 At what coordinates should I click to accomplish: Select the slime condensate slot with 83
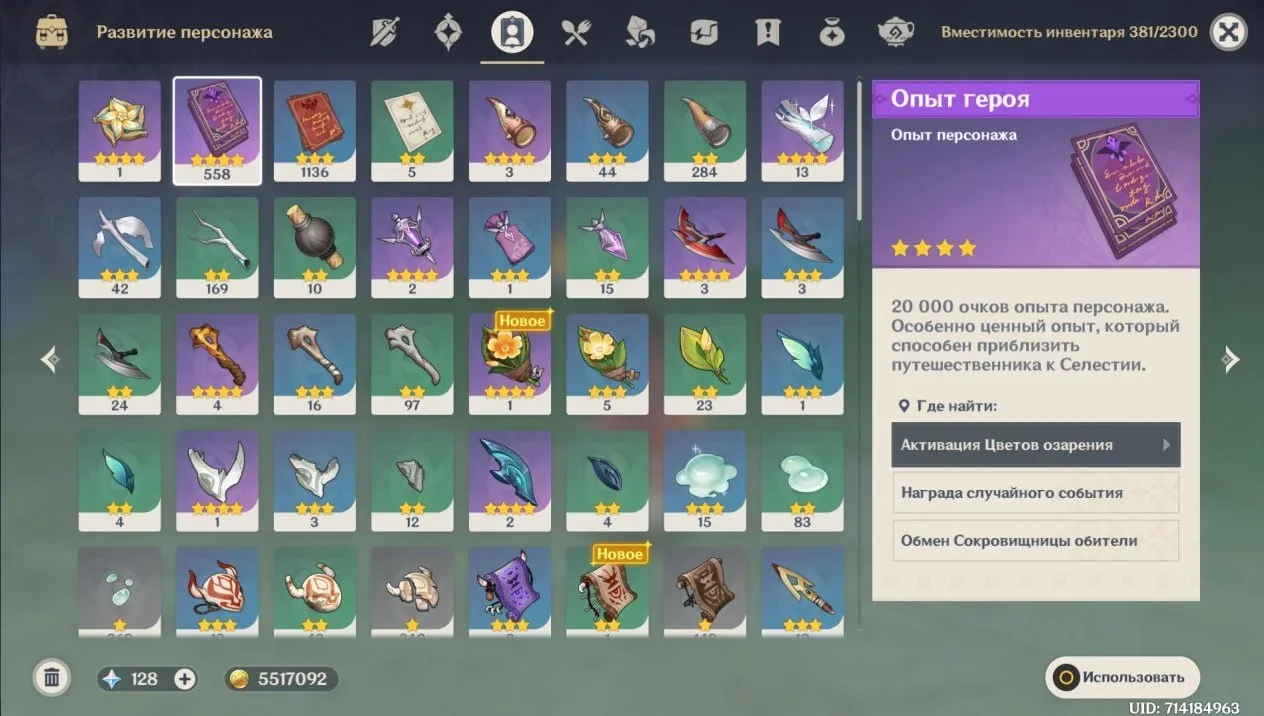click(802, 480)
